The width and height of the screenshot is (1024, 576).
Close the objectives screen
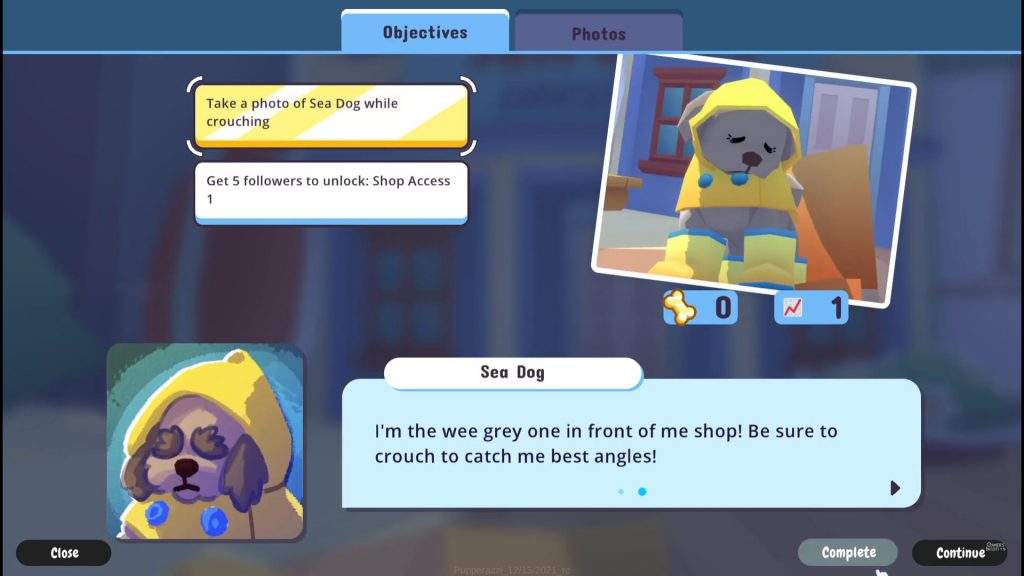pos(64,552)
